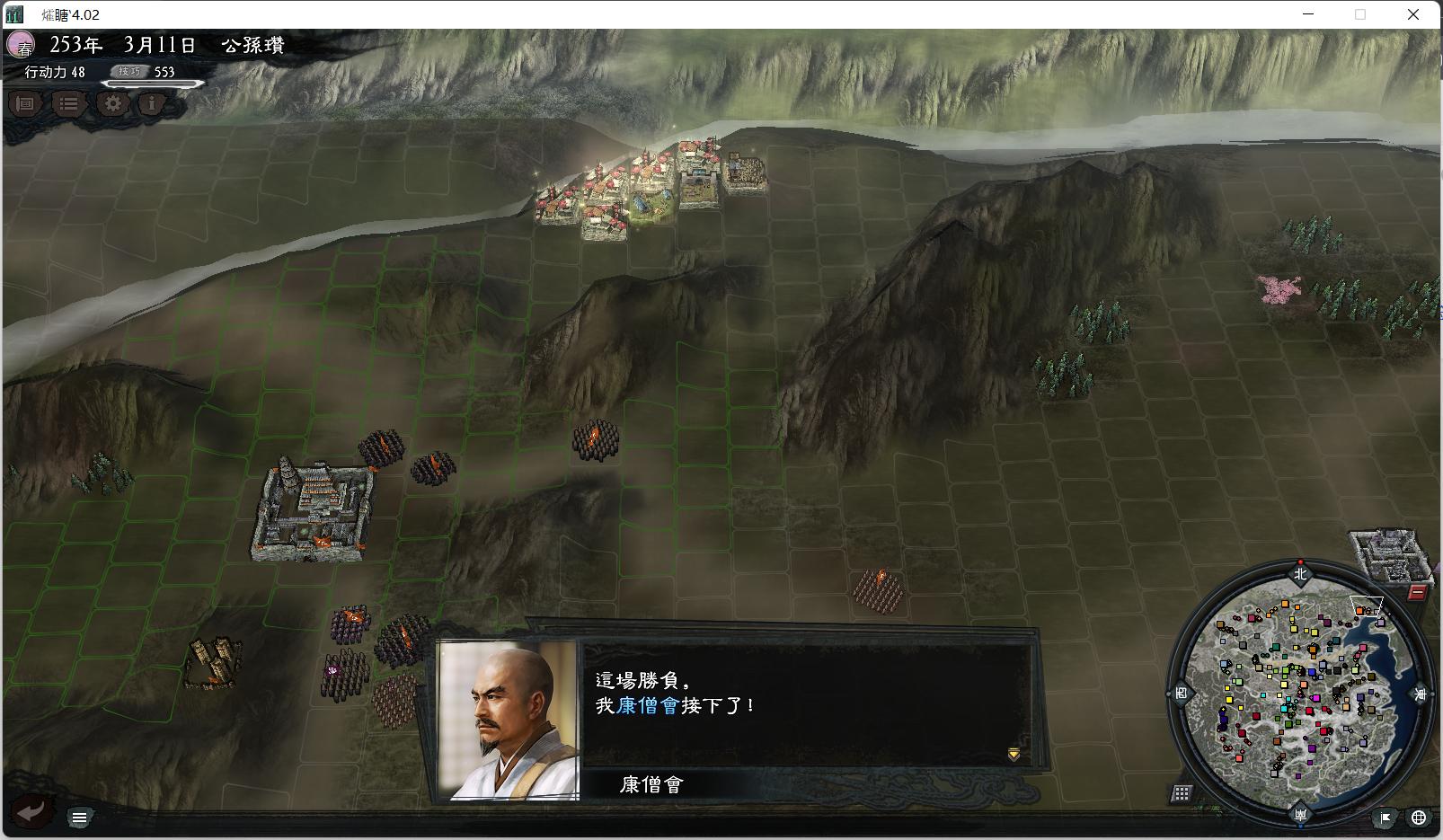Open the hamburger menu at bottom left
This screenshot has width=1443, height=840.
pyautogui.click(x=80, y=817)
